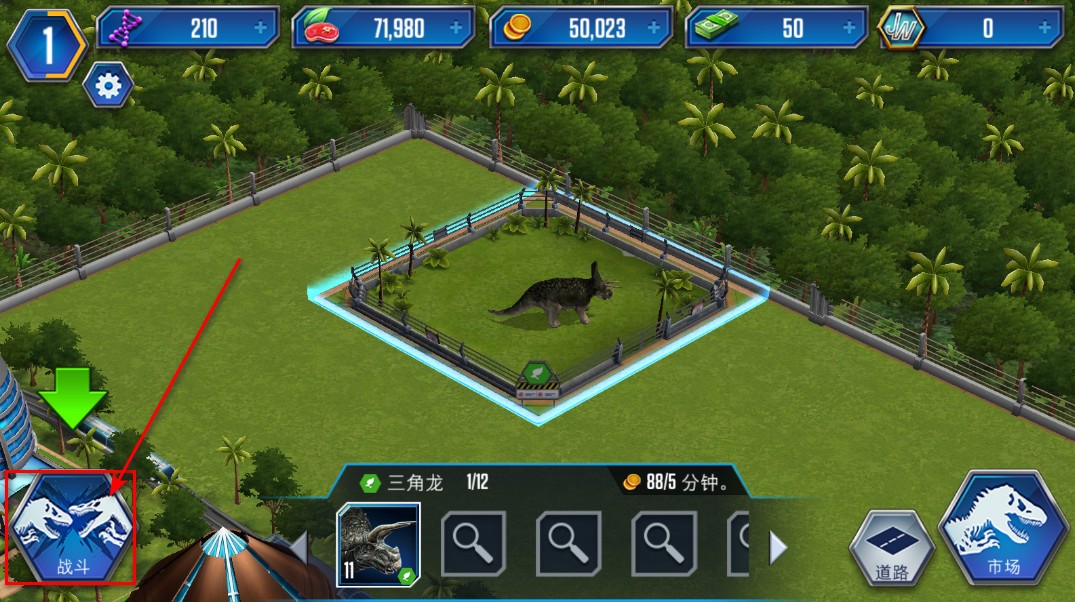The height and width of the screenshot is (602, 1075).
Task: Show next dinosaurs with right arrow
Action: click(777, 546)
